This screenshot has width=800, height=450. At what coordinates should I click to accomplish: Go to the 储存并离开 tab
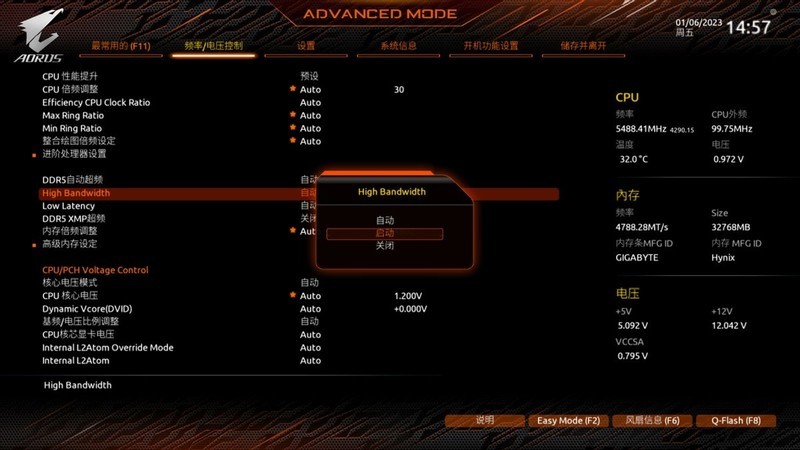[x=583, y=46]
